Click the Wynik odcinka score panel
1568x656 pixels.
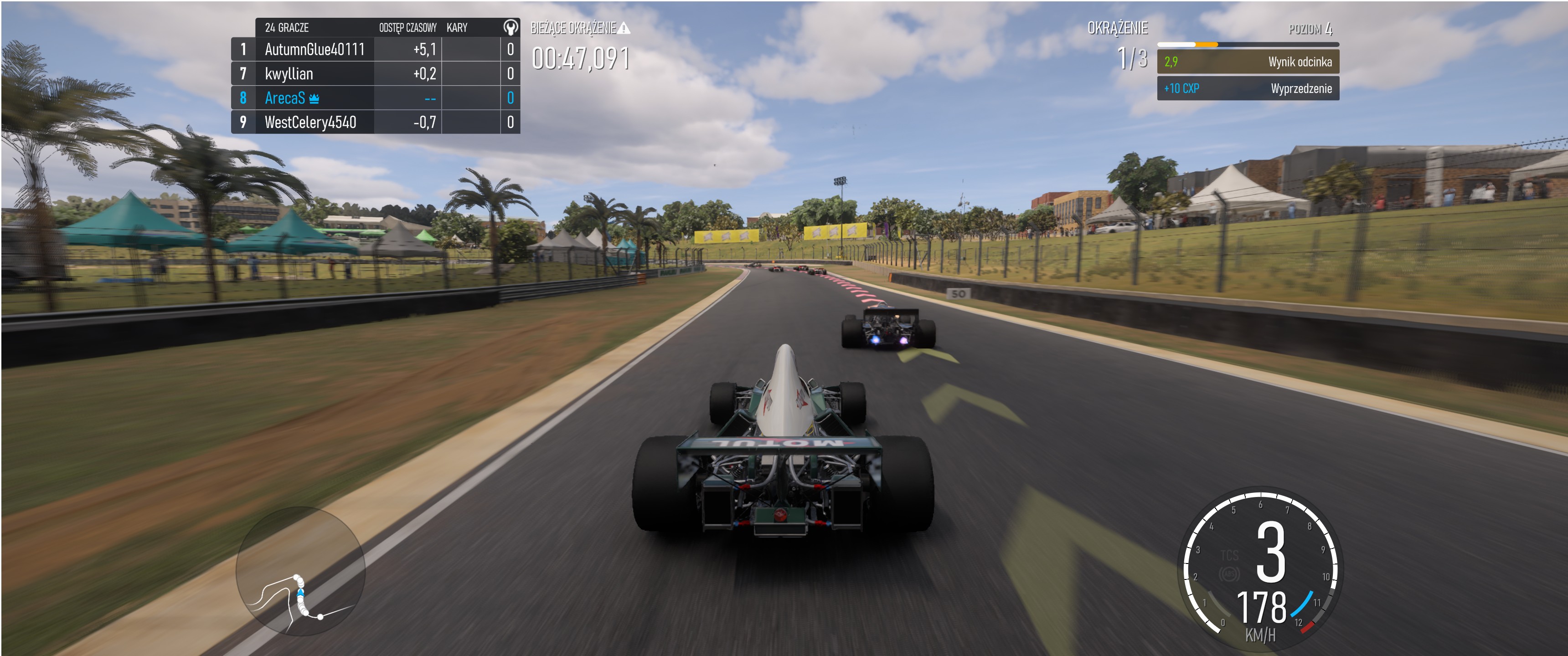point(1247,62)
